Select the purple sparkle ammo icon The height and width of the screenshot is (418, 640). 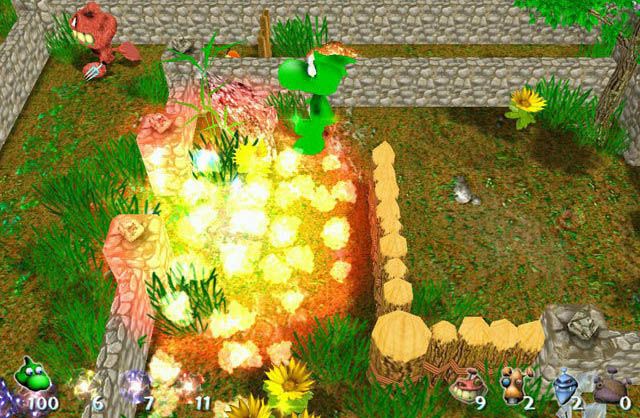[131, 384]
